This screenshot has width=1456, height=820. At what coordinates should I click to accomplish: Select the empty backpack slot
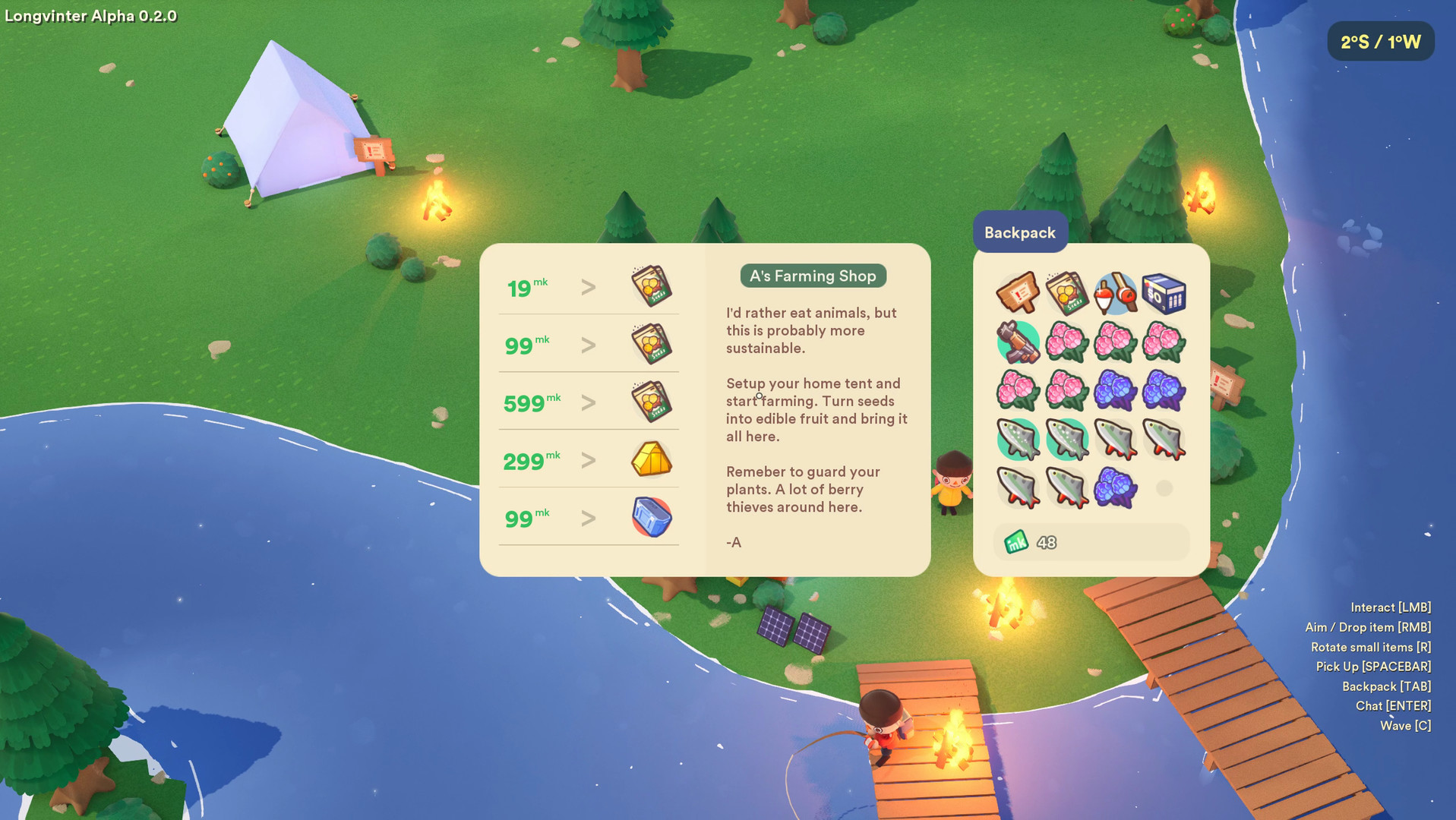click(x=1164, y=488)
